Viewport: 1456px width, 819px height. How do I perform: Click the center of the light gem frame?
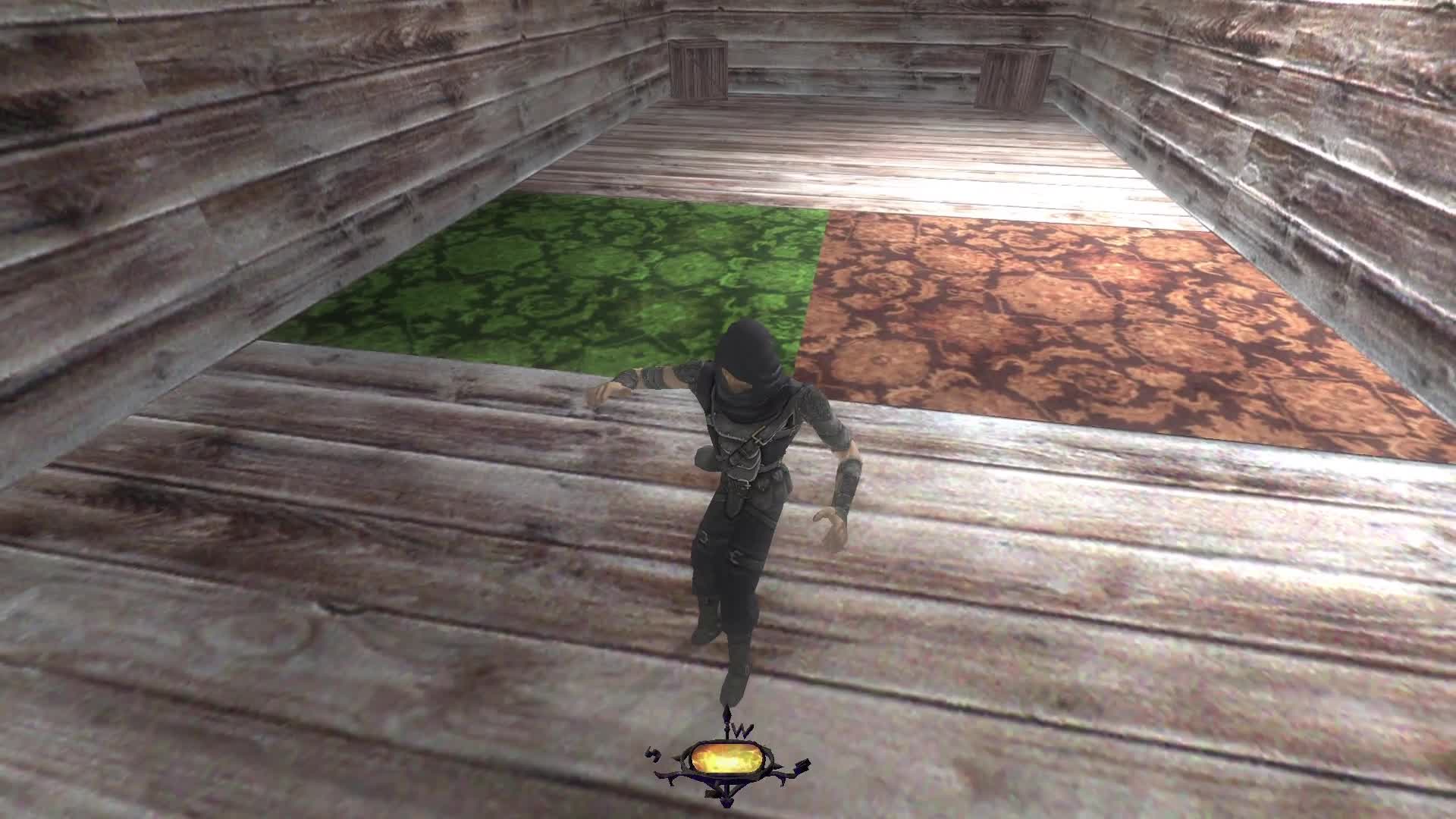click(727, 758)
